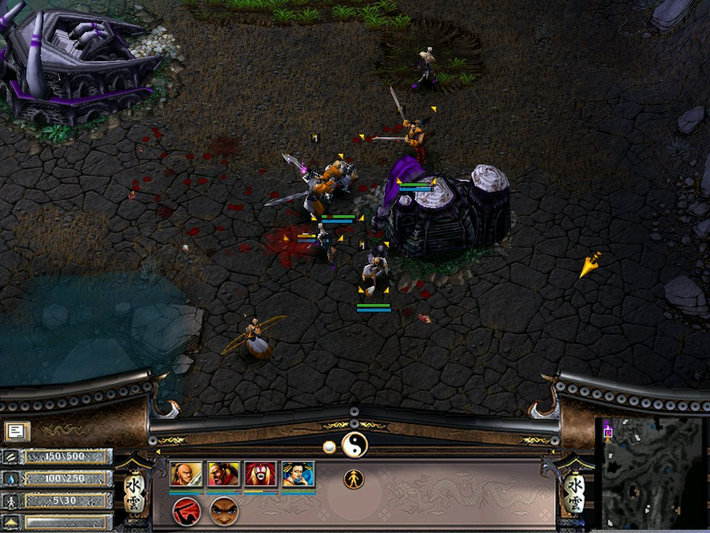Activate the red sword slash ability
This screenshot has height=533, width=710.
pos(186,511)
